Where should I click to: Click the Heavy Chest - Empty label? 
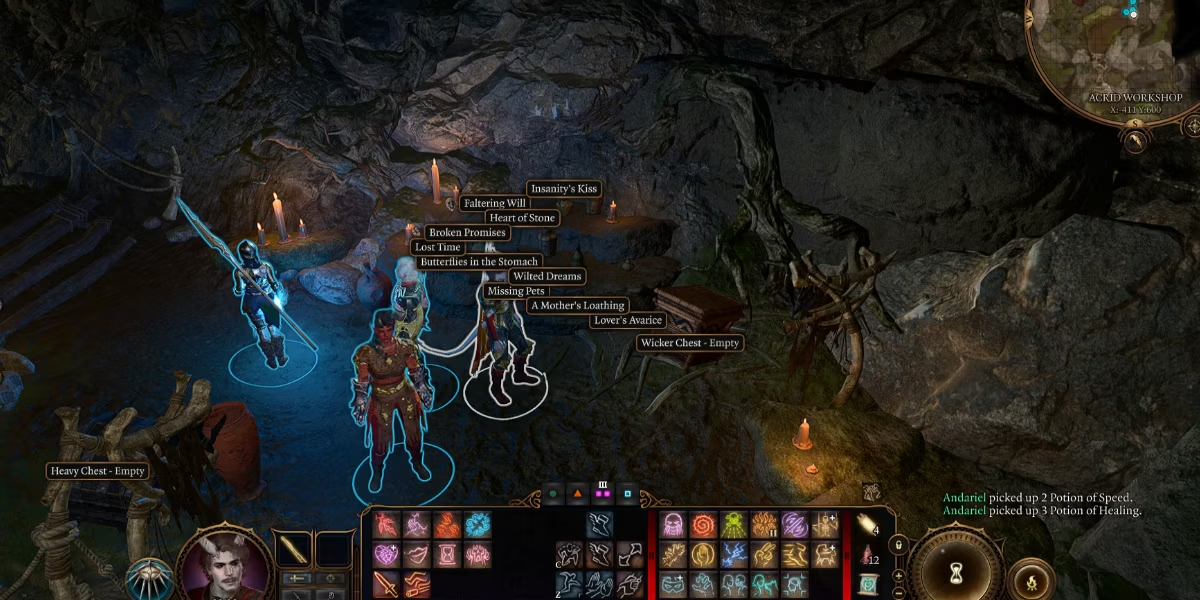[x=99, y=471]
